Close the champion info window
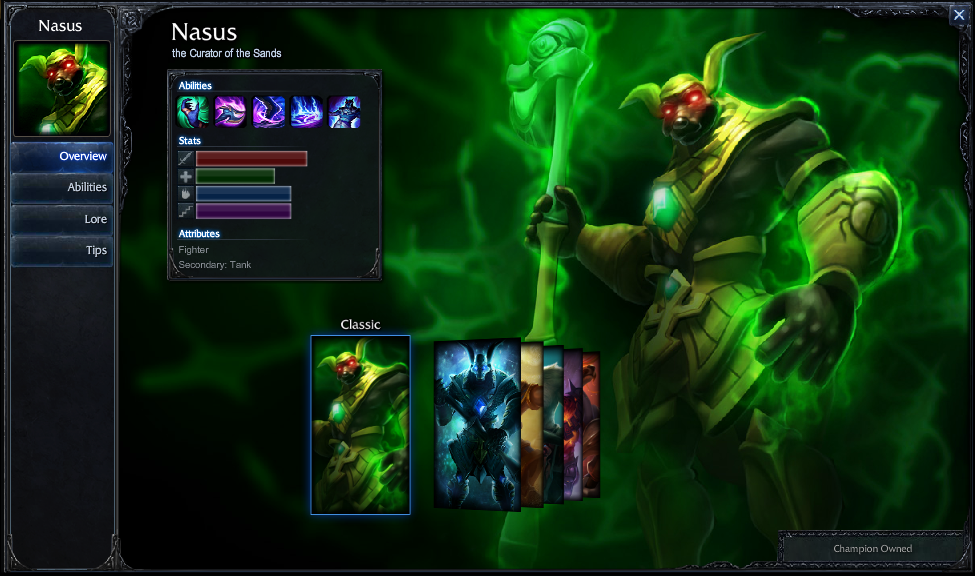This screenshot has height=576, width=975. [x=958, y=14]
